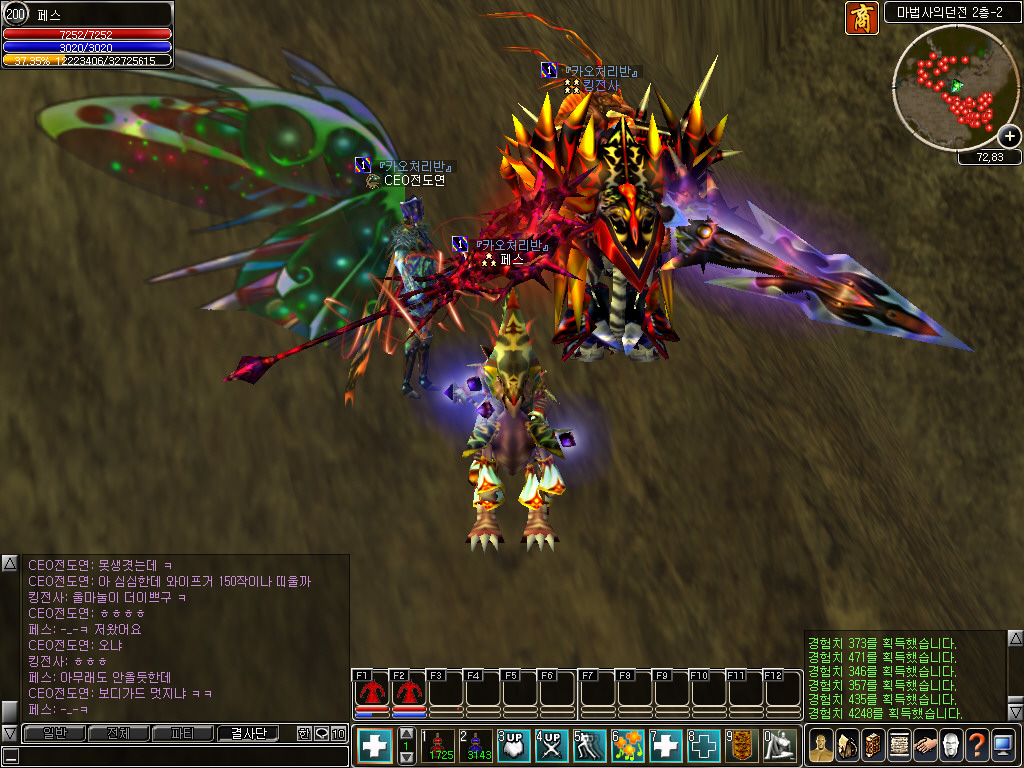
Task: Switch chat to the 전체 tab
Action: [118, 733]
